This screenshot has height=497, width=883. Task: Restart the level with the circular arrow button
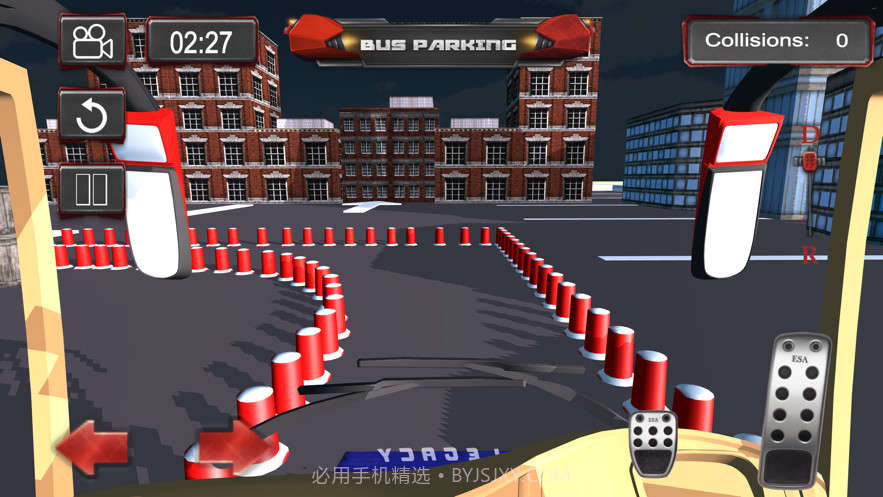click(92, 116)
